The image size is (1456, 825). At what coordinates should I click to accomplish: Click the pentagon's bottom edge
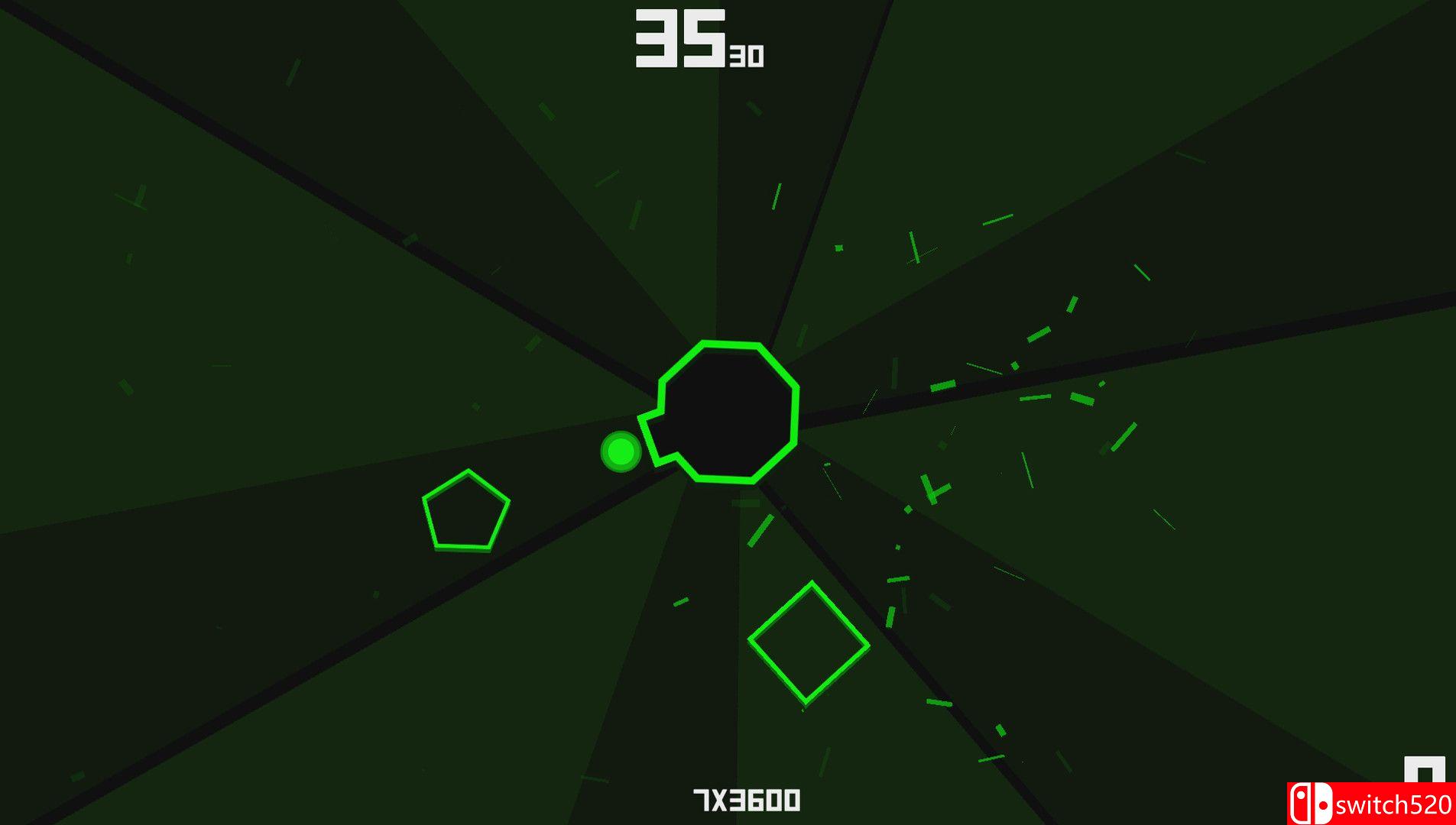pos(465,548)
